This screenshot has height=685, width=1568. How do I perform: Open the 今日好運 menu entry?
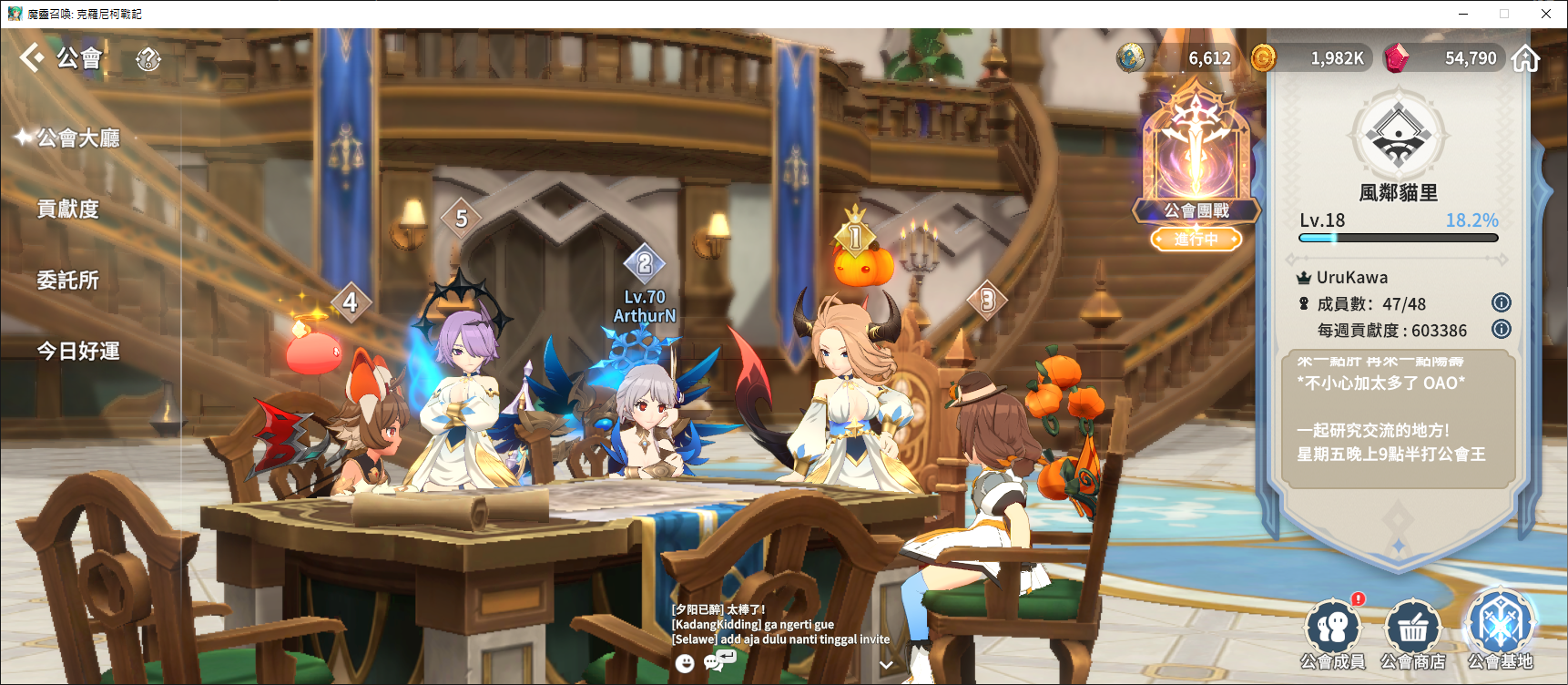pyautogui.click(x=77, y=351)
